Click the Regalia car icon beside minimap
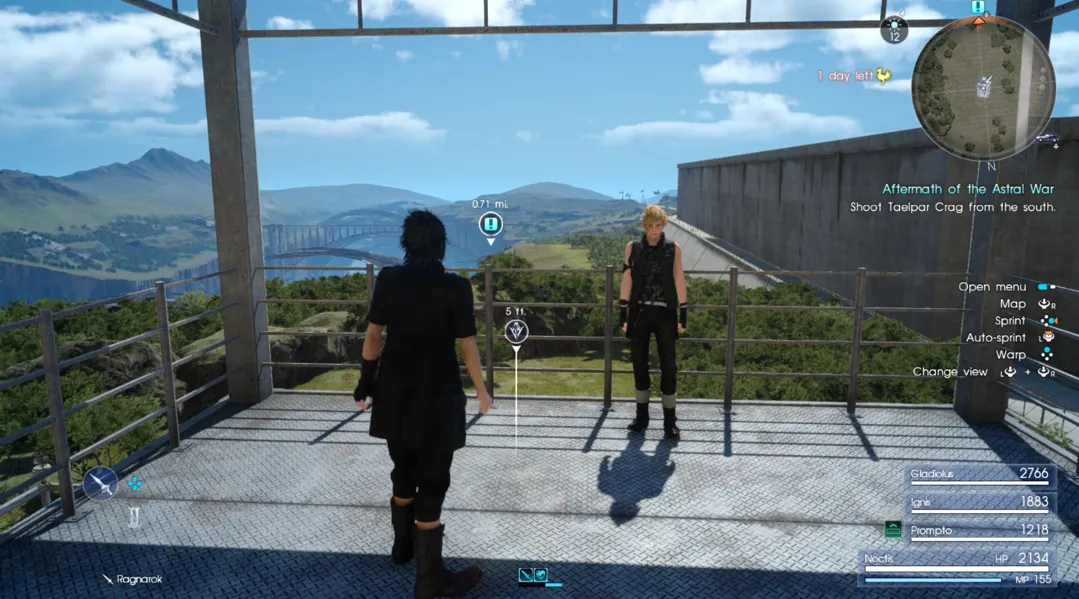Image resolution: width=1079 pixels, height=599 pixels. [x=1047, y=139]
